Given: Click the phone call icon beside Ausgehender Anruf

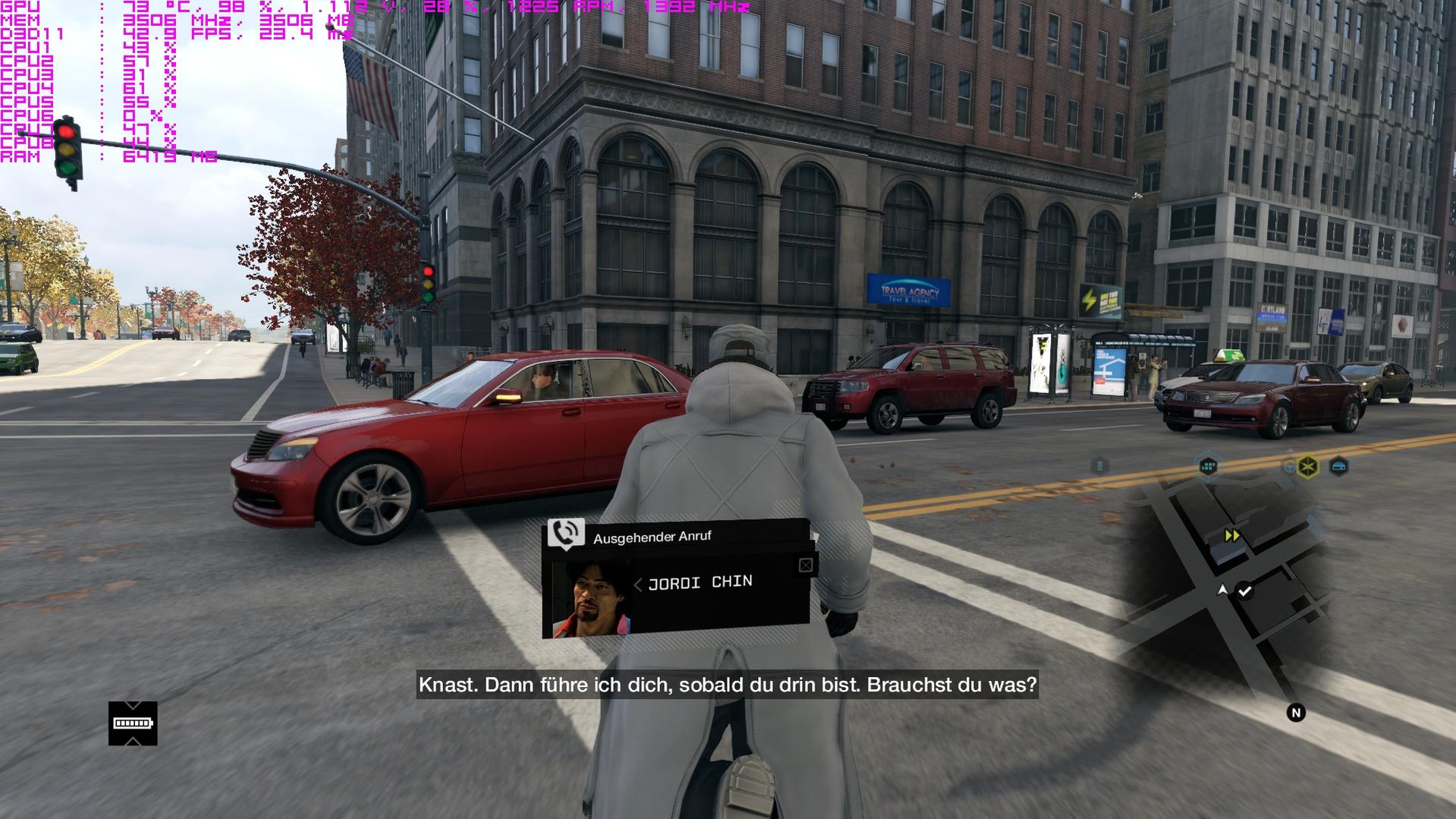Looking at the screenshot, I should (565, 533).
